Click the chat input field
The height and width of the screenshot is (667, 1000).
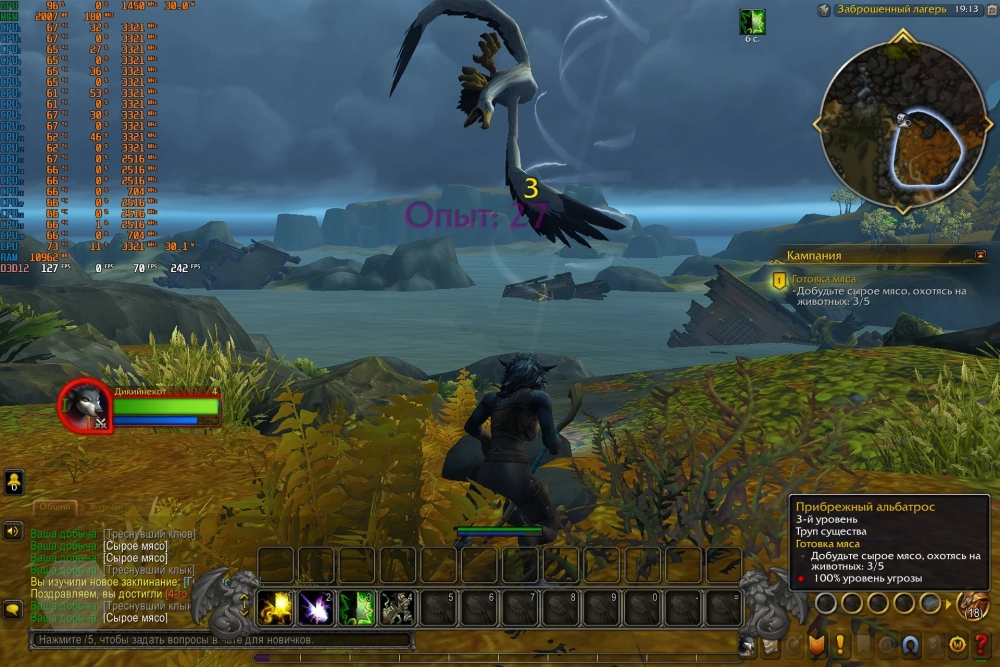click(220, 640)
